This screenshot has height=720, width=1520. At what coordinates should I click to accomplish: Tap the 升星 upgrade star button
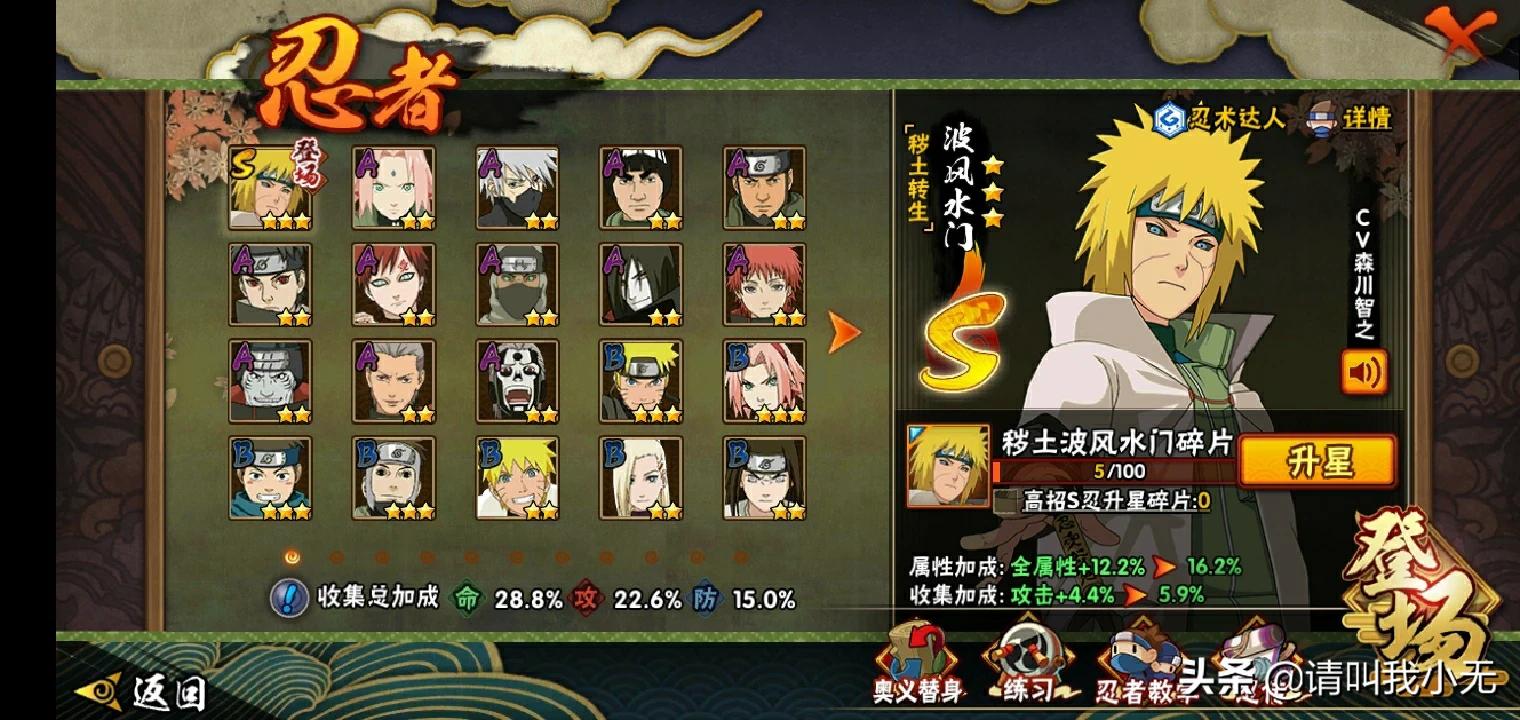coord(1316,462)
